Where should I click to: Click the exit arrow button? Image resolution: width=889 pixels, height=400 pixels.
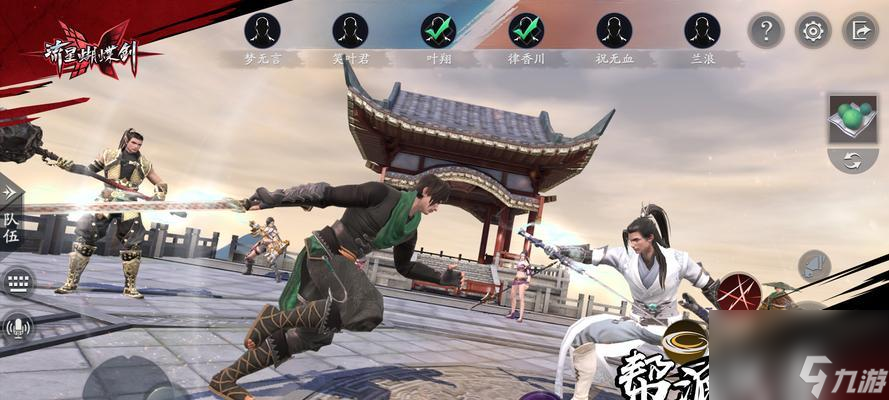tap(860, 31)
